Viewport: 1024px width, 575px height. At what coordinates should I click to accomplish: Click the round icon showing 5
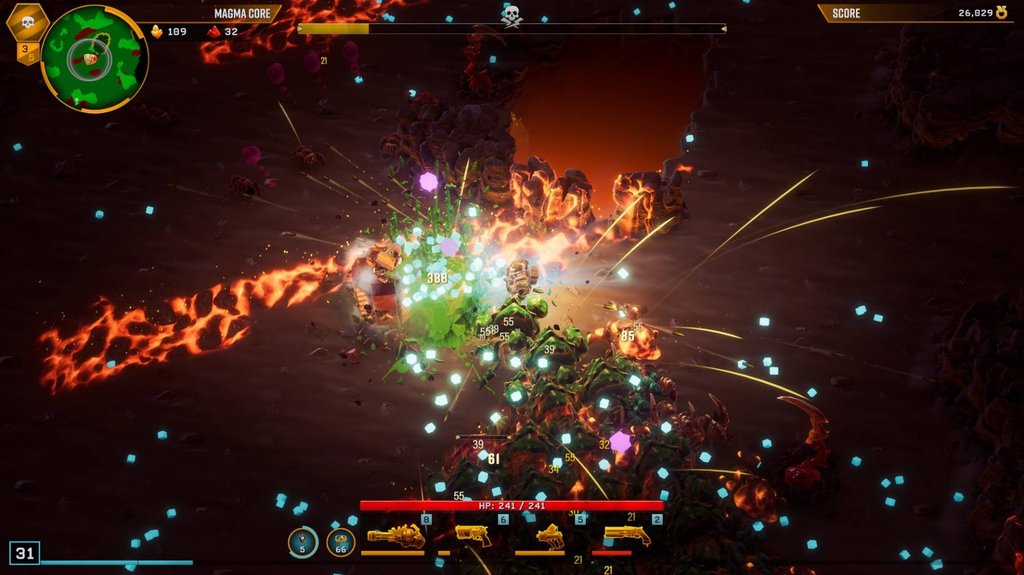click(303, 542)
